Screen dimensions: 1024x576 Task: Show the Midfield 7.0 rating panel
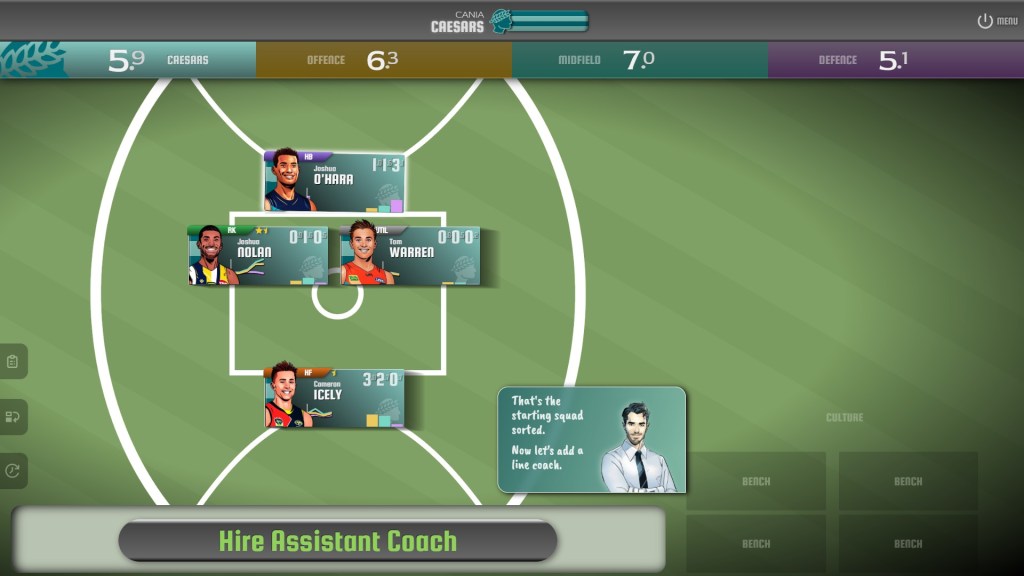tap(640, 60)
